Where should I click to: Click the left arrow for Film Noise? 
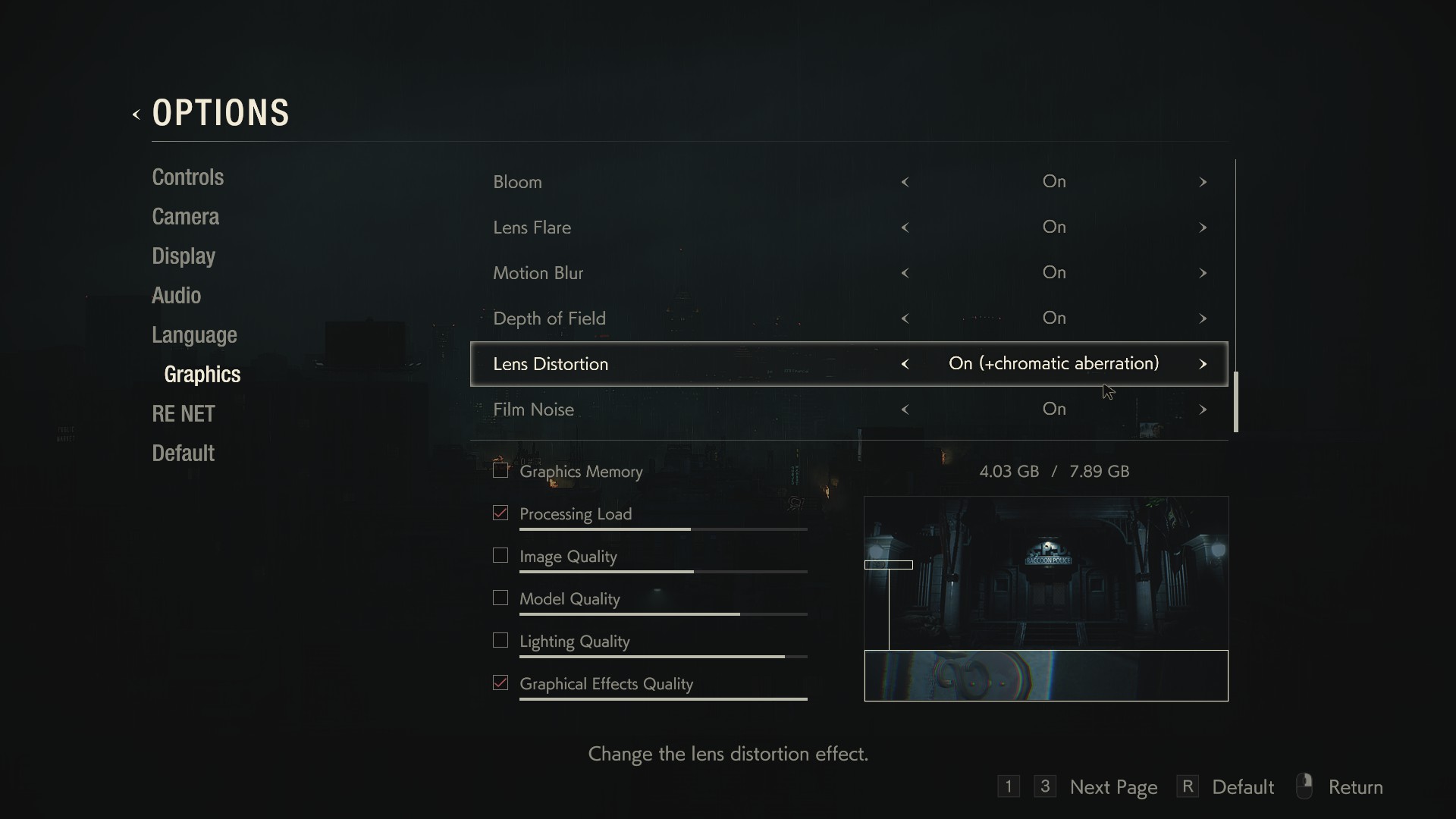(905, 409)
